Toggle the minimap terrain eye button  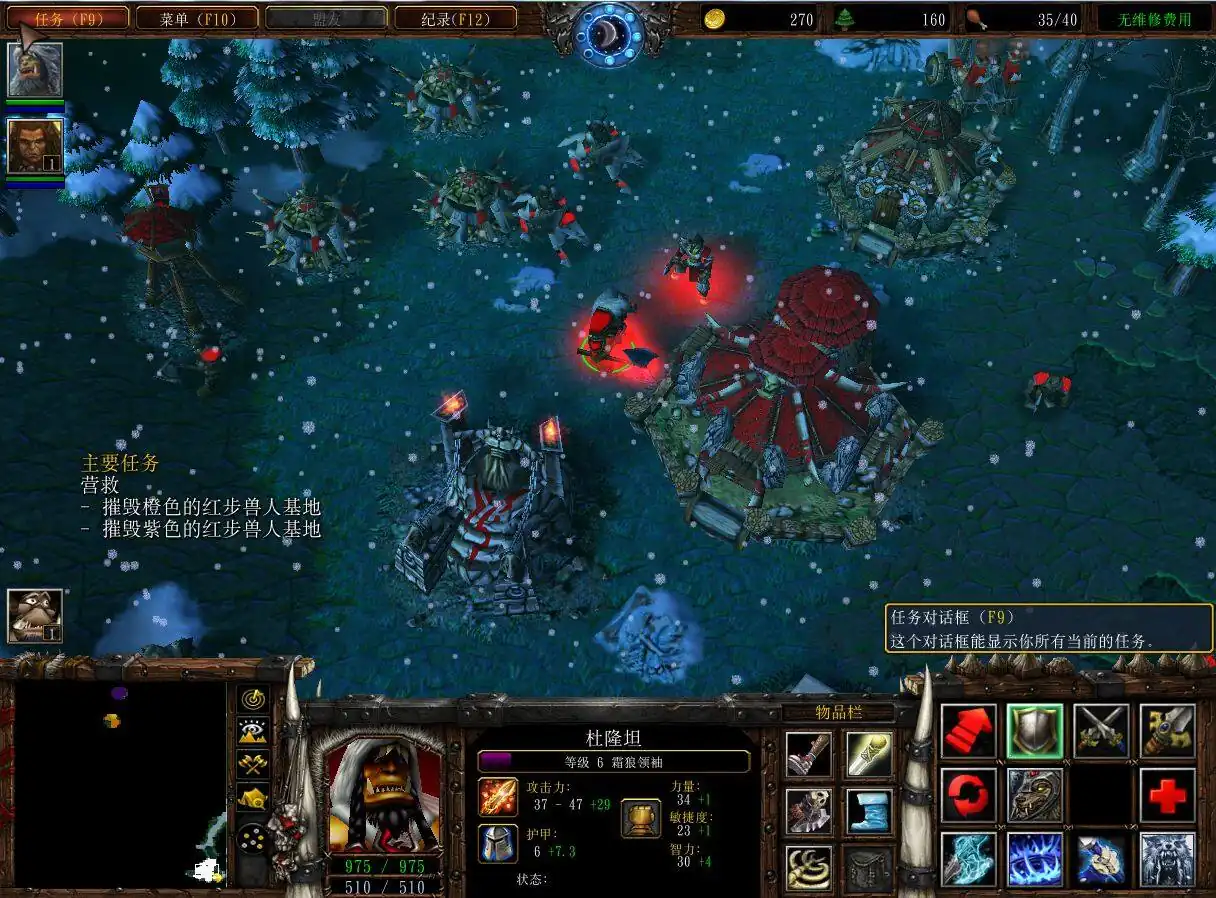tap(254, 731)
